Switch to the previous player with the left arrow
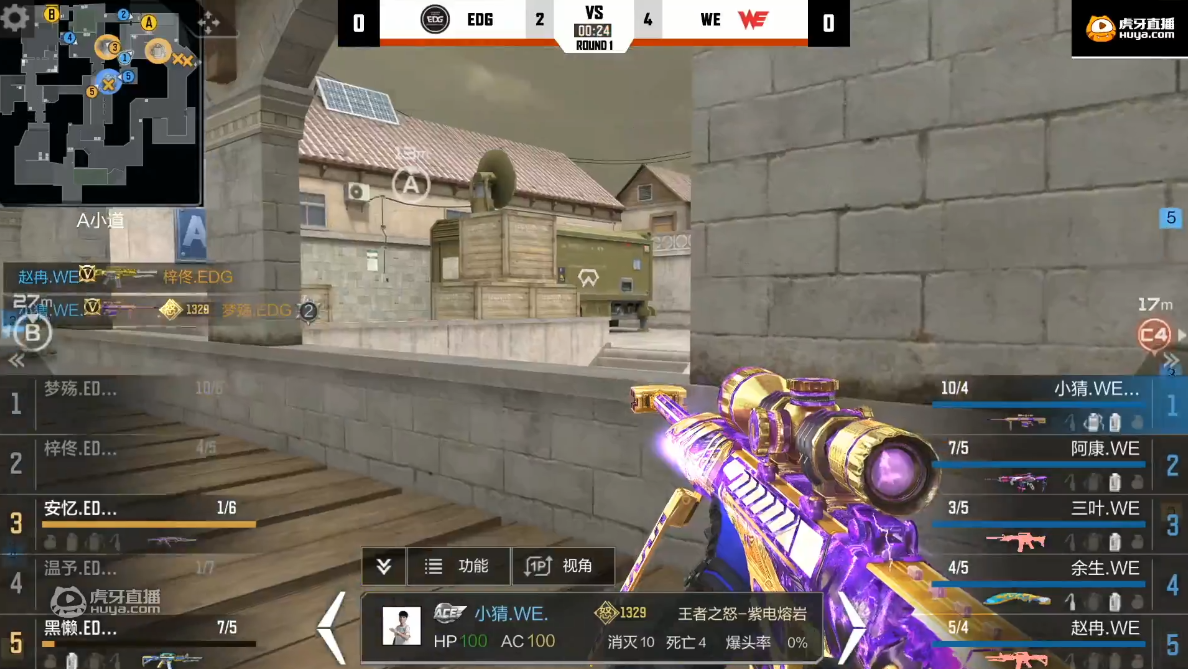This screenshot has height=669, width=1188. (332, 628)
